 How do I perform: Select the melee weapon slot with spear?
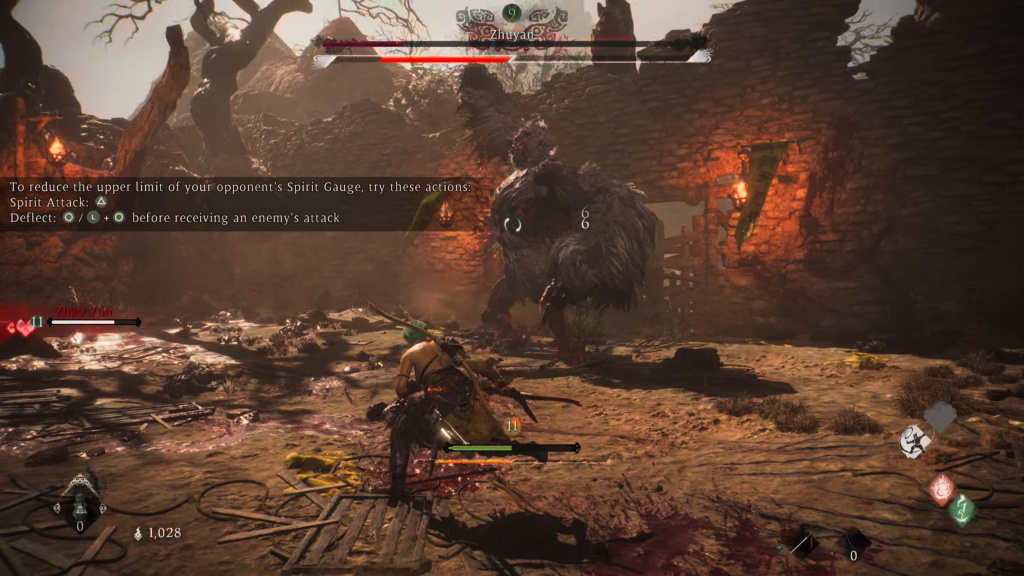[800, 543]
